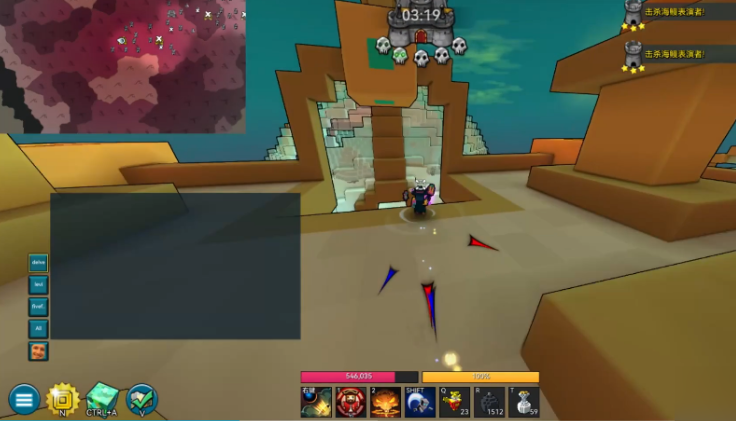Use the silver trophy item showing 59
The width and height of the screenshot is (736, 421).
[523, 402]
